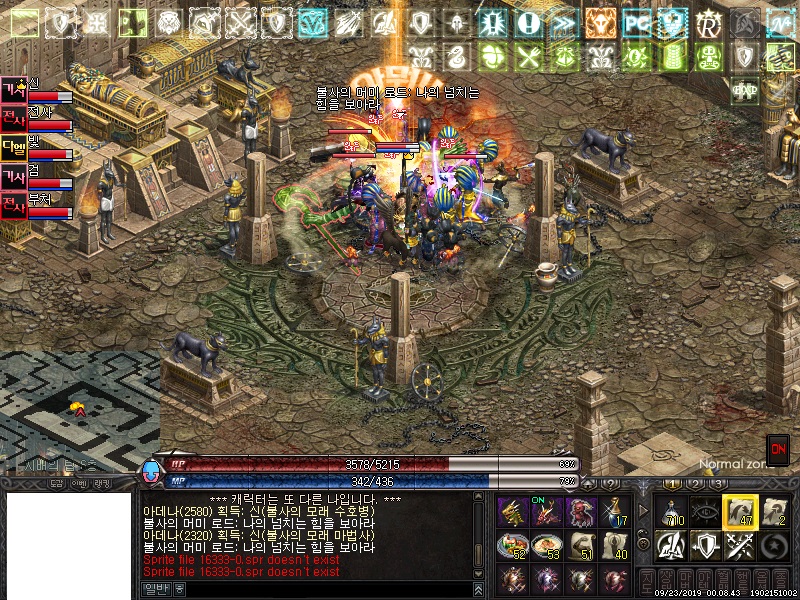The width and height of the screenshot is (800, 600).
Task: Click the starred R buff icon
Action: [709, 22]
